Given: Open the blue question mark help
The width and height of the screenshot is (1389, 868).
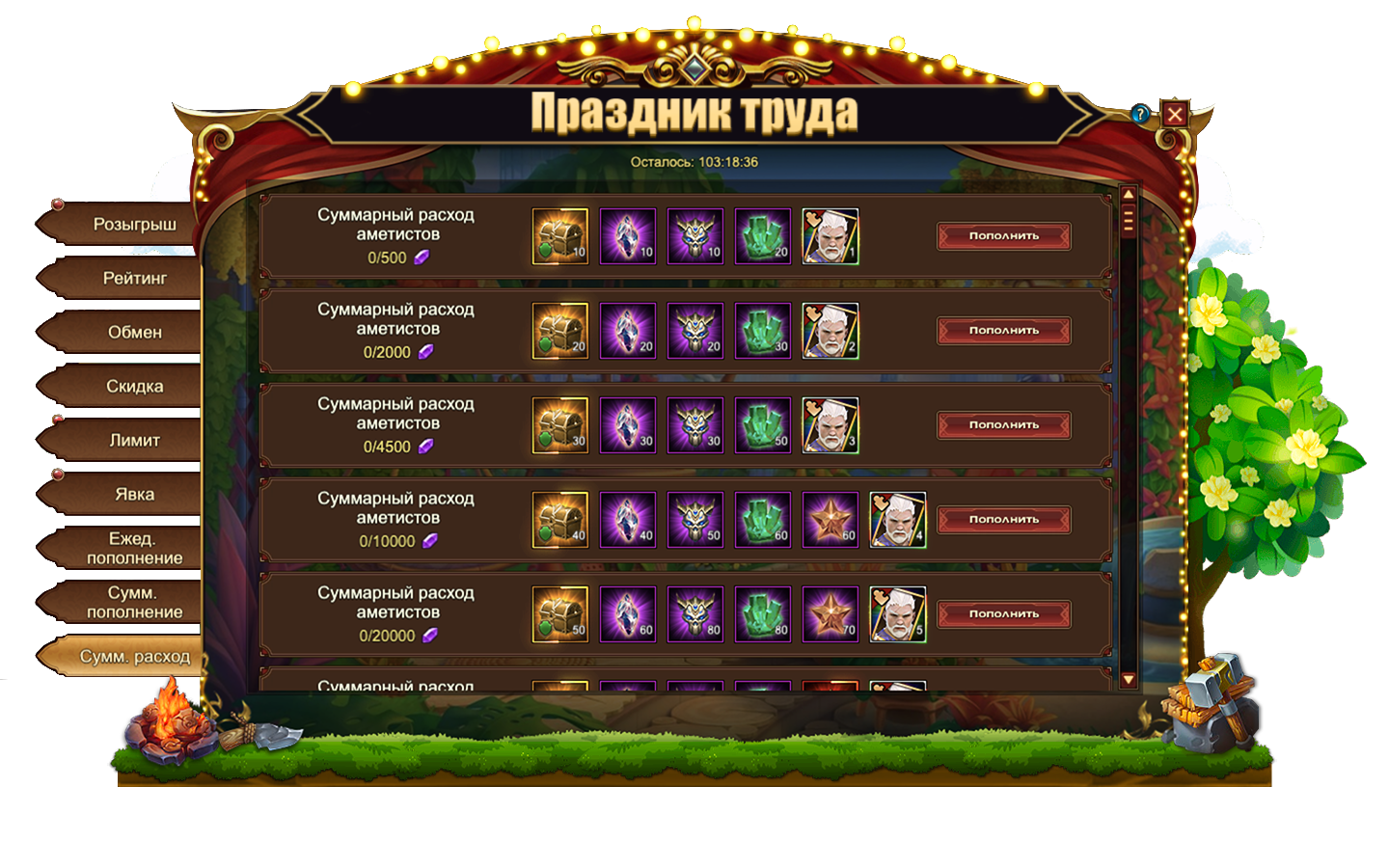Looking at the screenshot, I should [x=1140, y=115].
